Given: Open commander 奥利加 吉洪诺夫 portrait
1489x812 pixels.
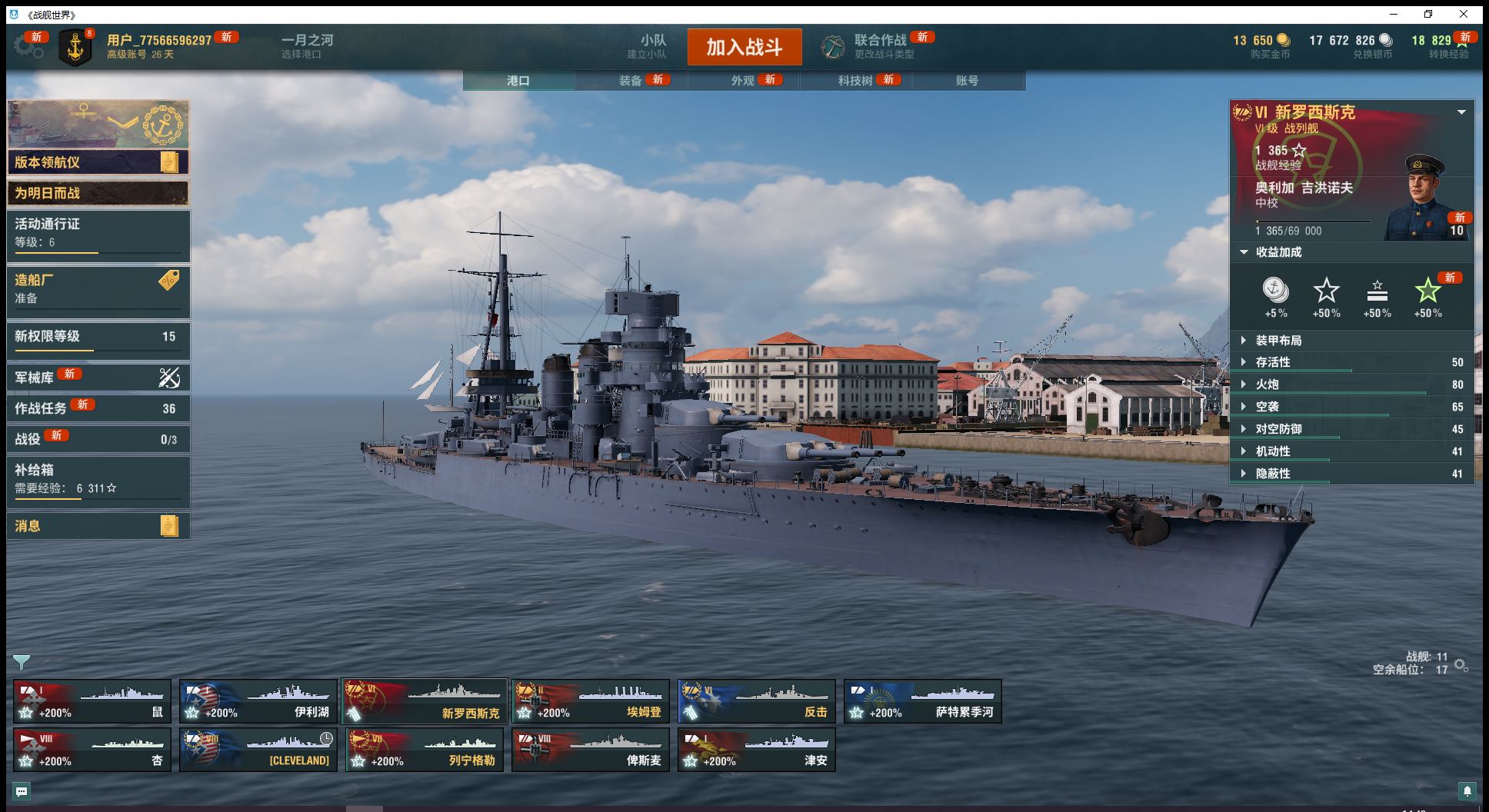Looking at the screenshot, I should click(x=1426, y=197).
